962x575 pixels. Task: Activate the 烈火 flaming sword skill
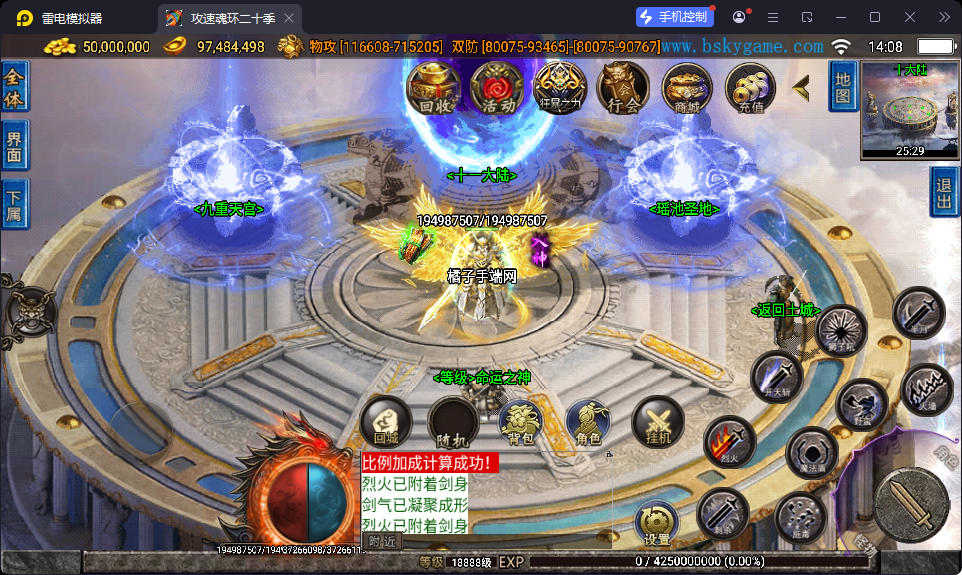(x=728, y=441)
